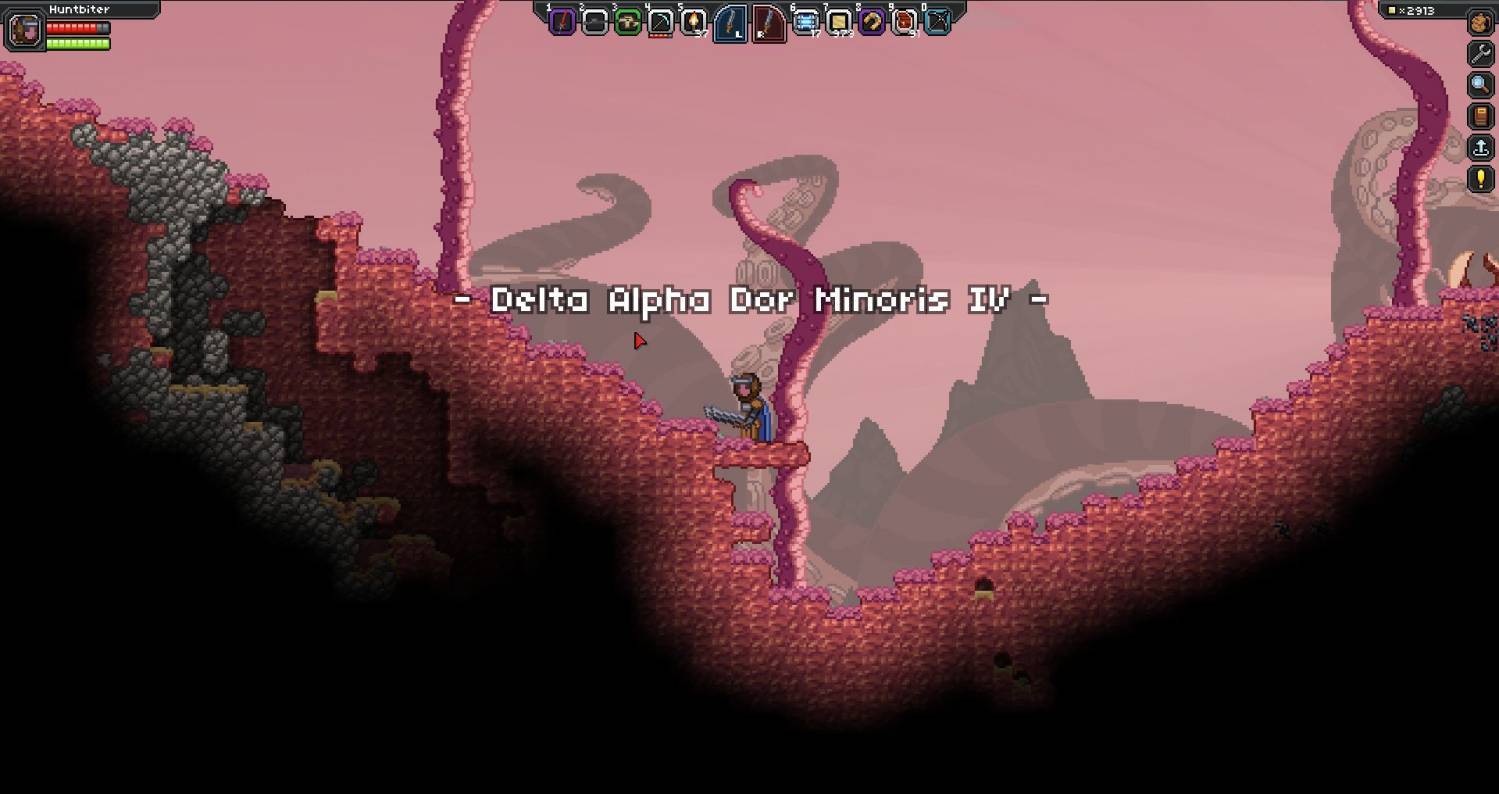The image size is (1499, 794).
Task: Choose the green-framed gun in slot 3
Action: click(628, 21)
